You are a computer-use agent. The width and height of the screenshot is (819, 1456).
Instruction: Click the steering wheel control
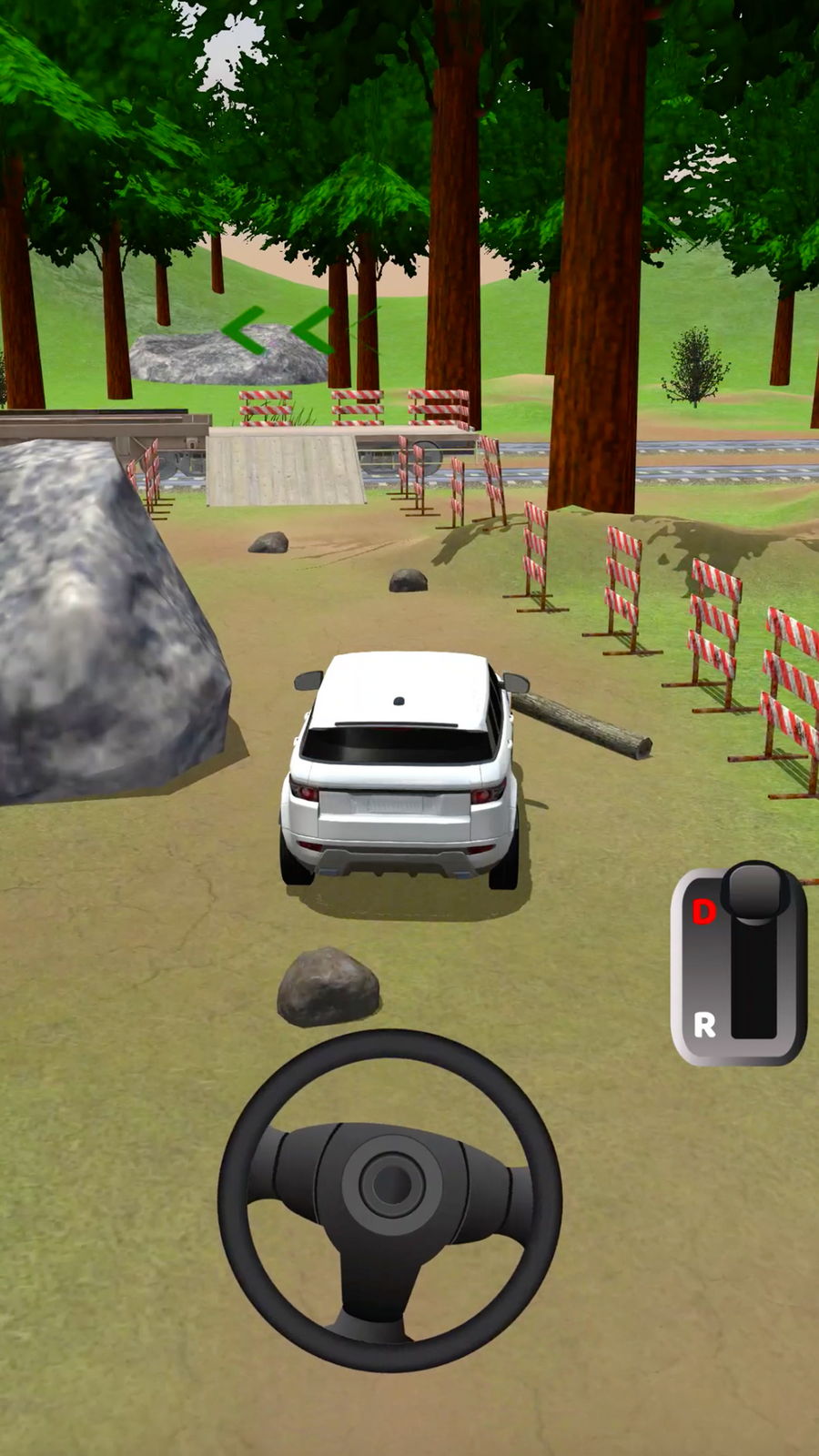389,1199
